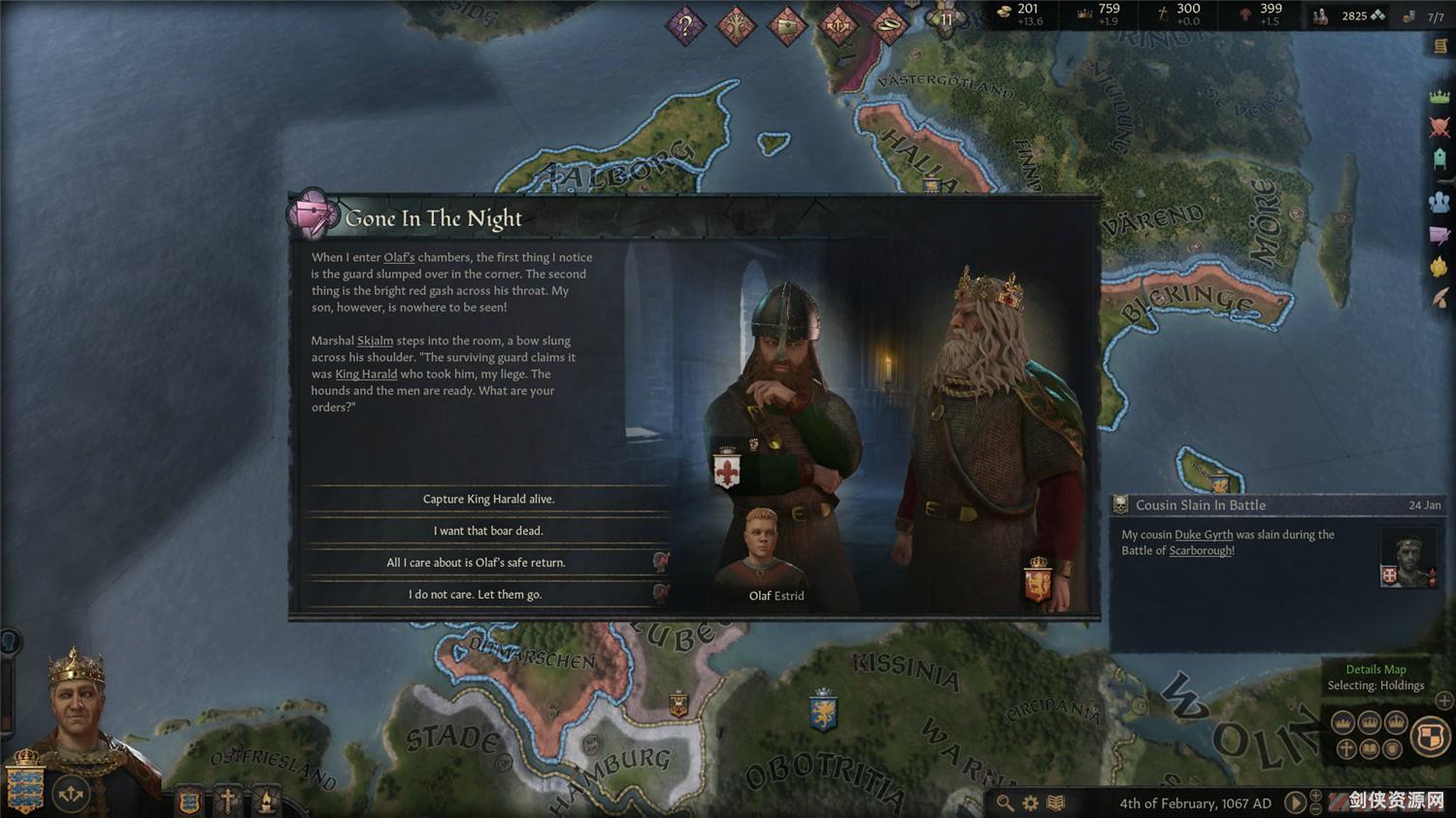The width and height of the screenshot is (1456, 818).
Task: Open the encyclopedia book icon
Action: [1056, 802]
